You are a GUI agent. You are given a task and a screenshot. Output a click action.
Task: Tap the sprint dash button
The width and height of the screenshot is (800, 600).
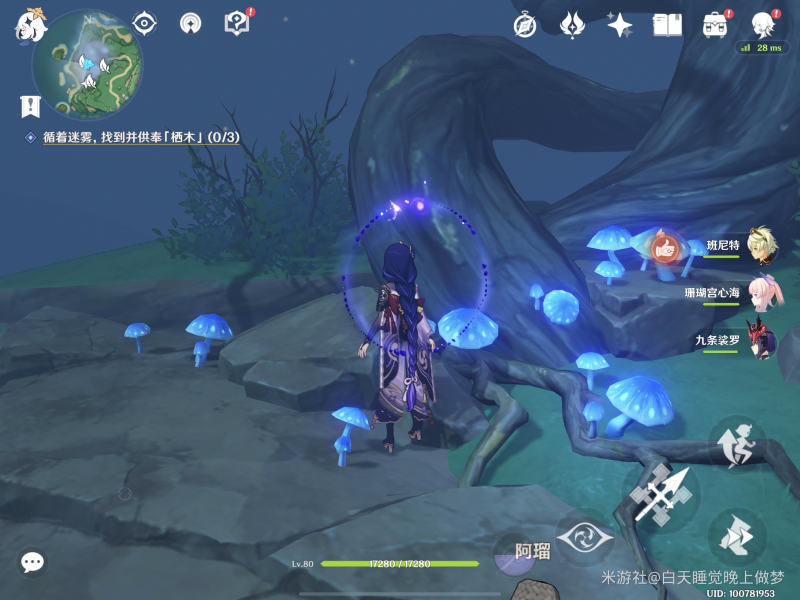(x=737, y=537)
